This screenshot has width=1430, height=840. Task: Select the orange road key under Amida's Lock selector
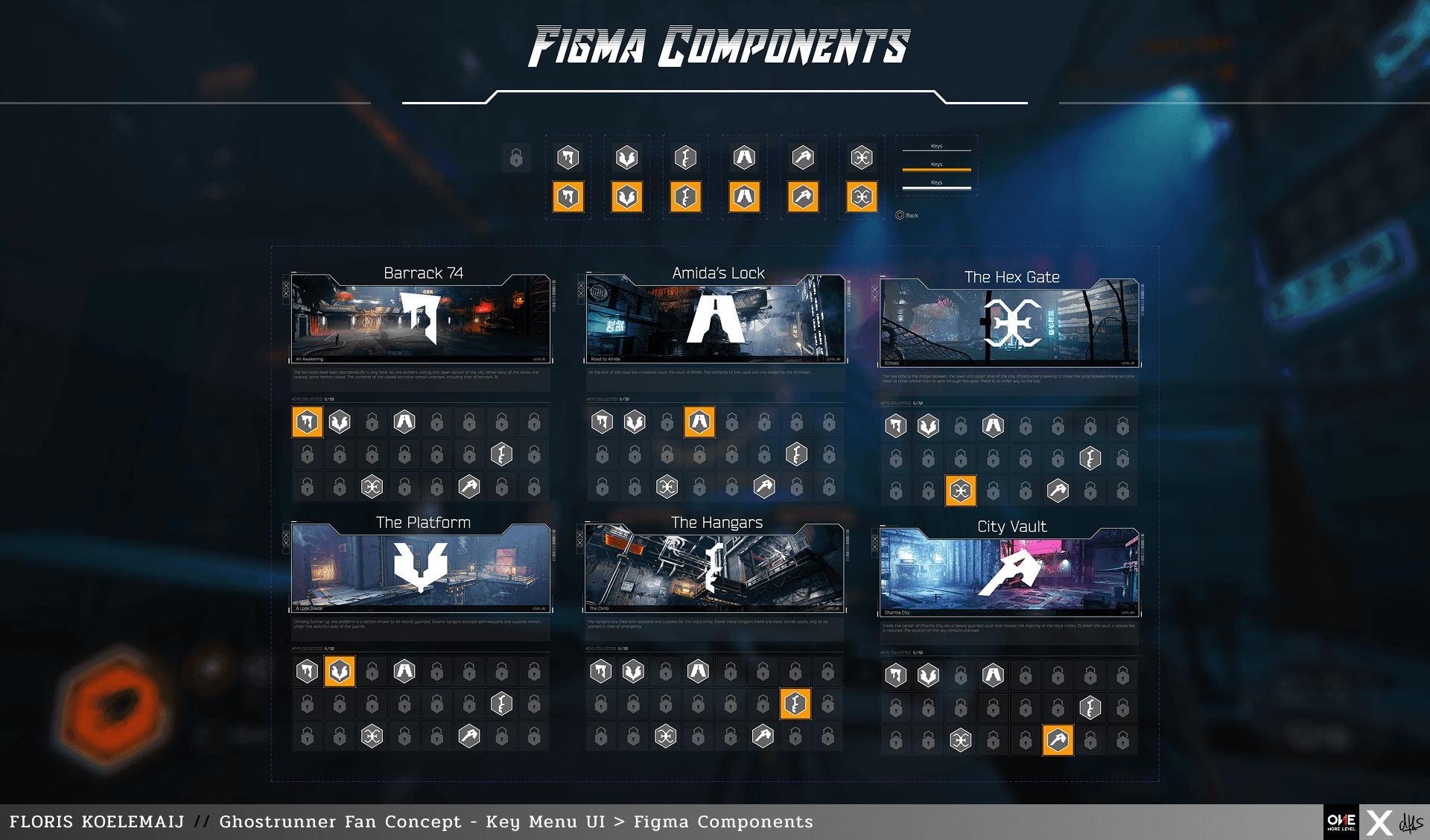coord(744,197)
